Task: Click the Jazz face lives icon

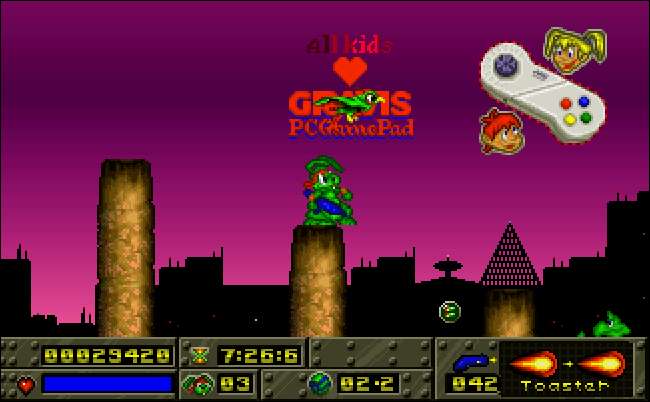Action: point(197,383)
